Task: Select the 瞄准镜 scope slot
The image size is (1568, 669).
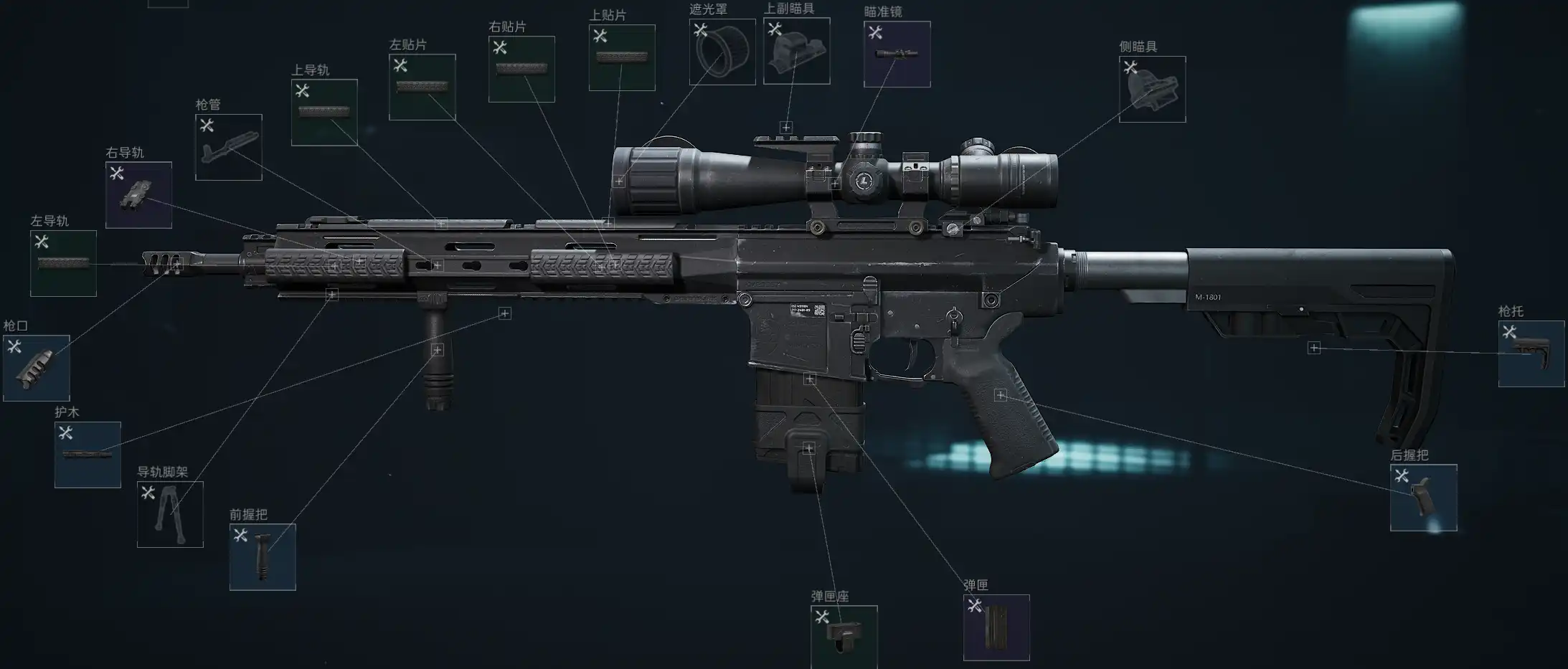Action: coord(897,54)
